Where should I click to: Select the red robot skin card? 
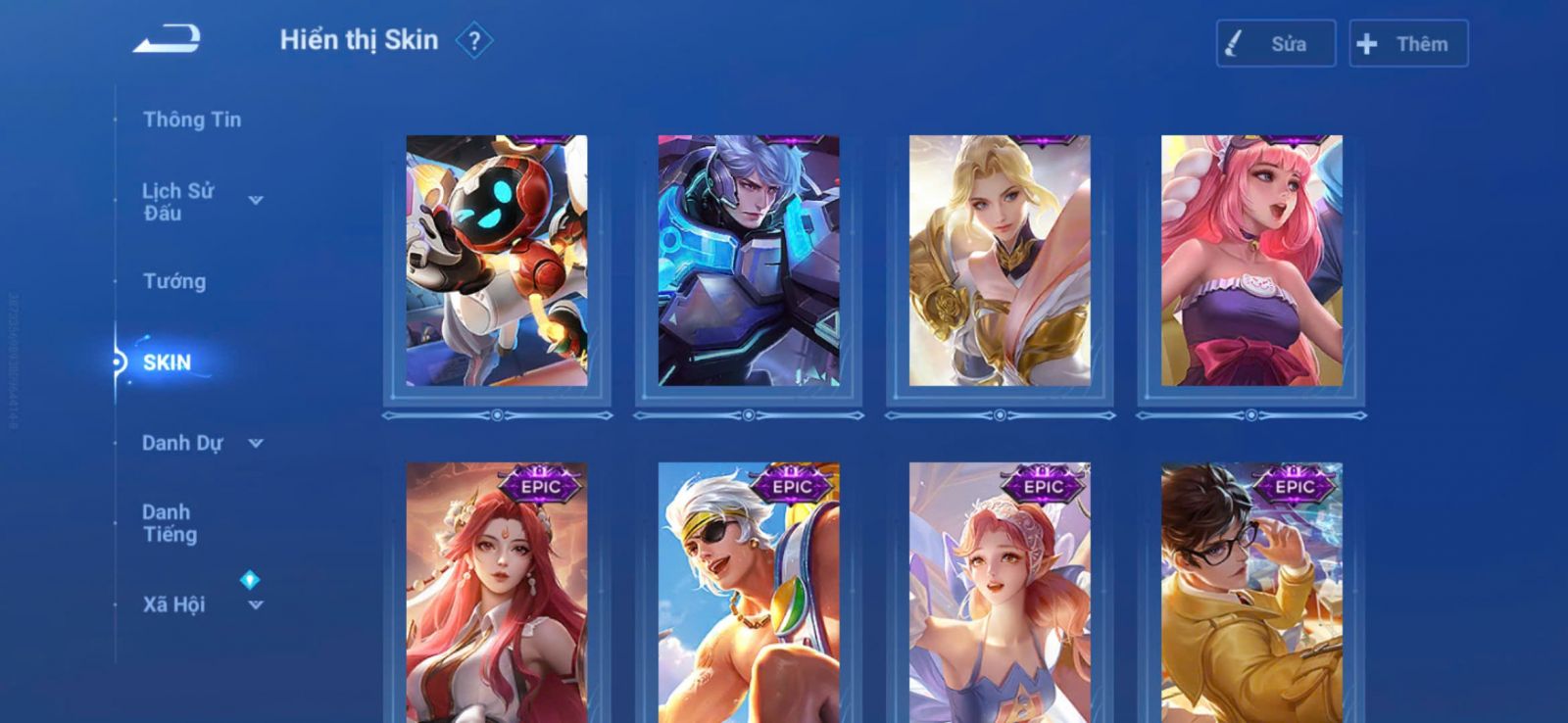[497, 261]
